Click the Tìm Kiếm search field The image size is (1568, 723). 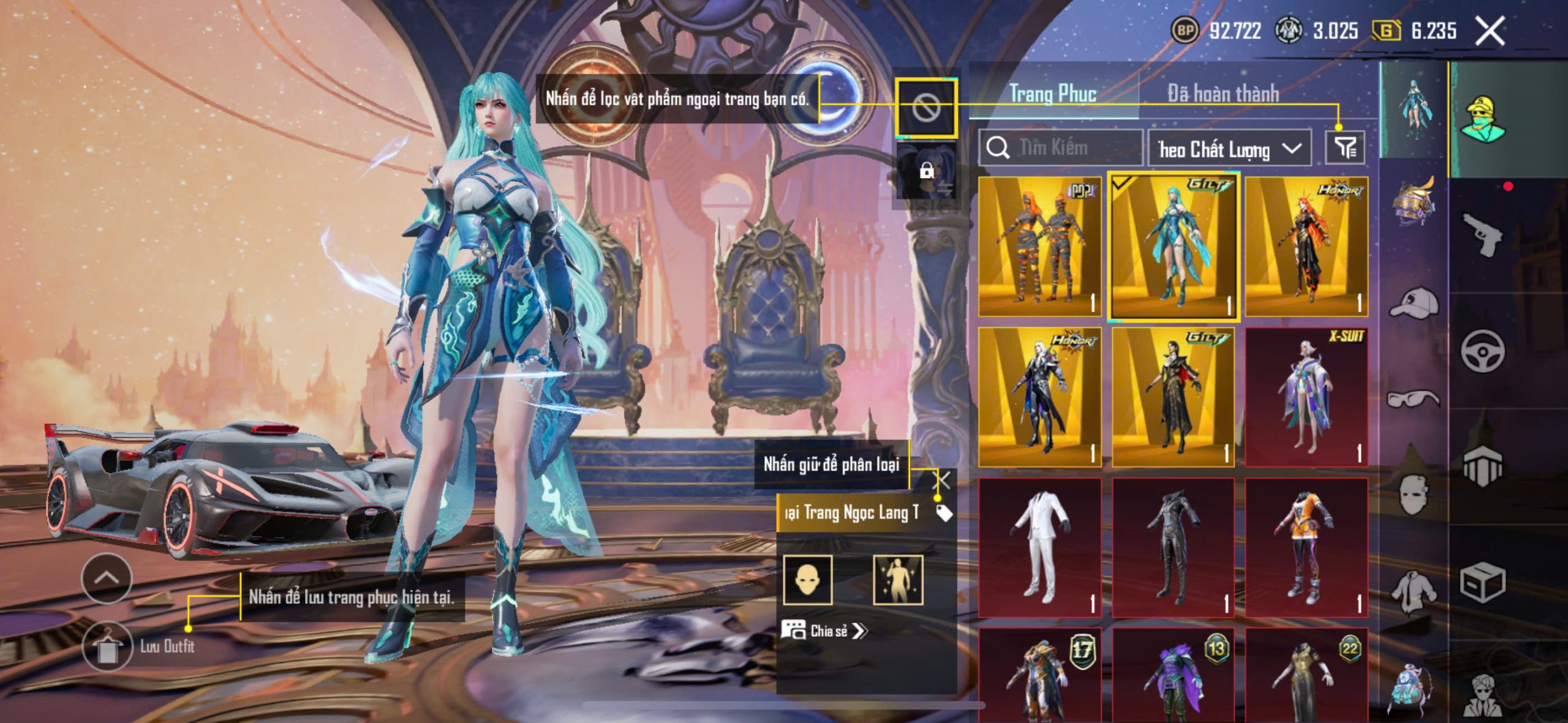(1061, 148)
